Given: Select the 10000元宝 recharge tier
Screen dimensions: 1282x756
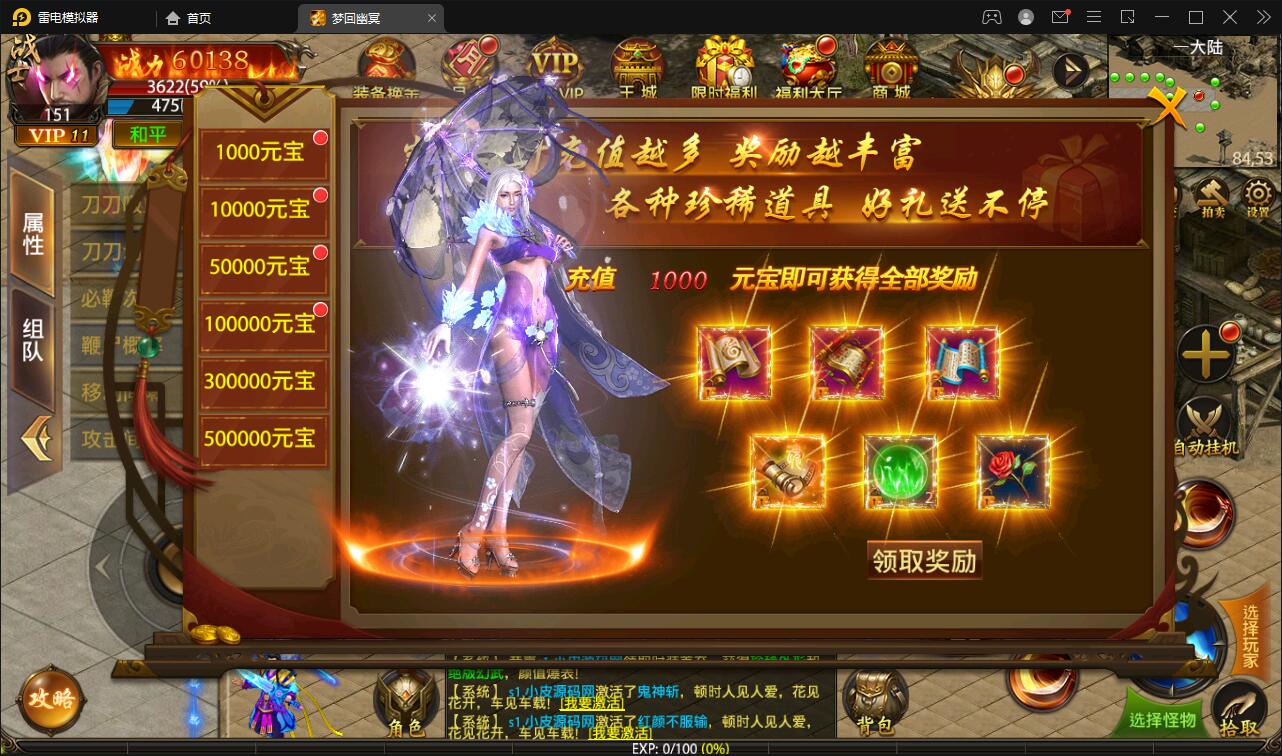Looking at the screenshot, I should tap(263, 210).
